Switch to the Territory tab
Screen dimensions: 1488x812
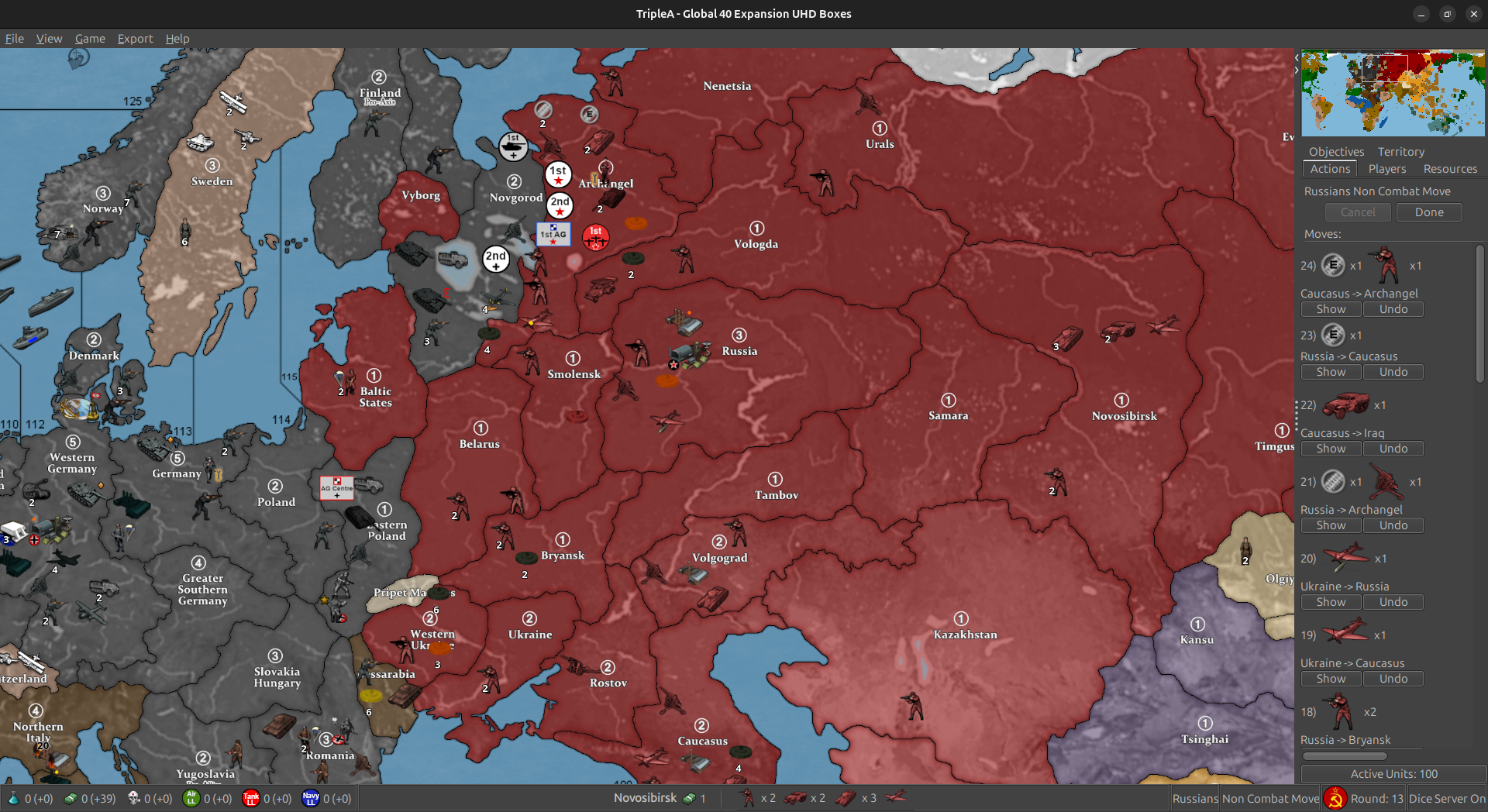pos(1400,151)
